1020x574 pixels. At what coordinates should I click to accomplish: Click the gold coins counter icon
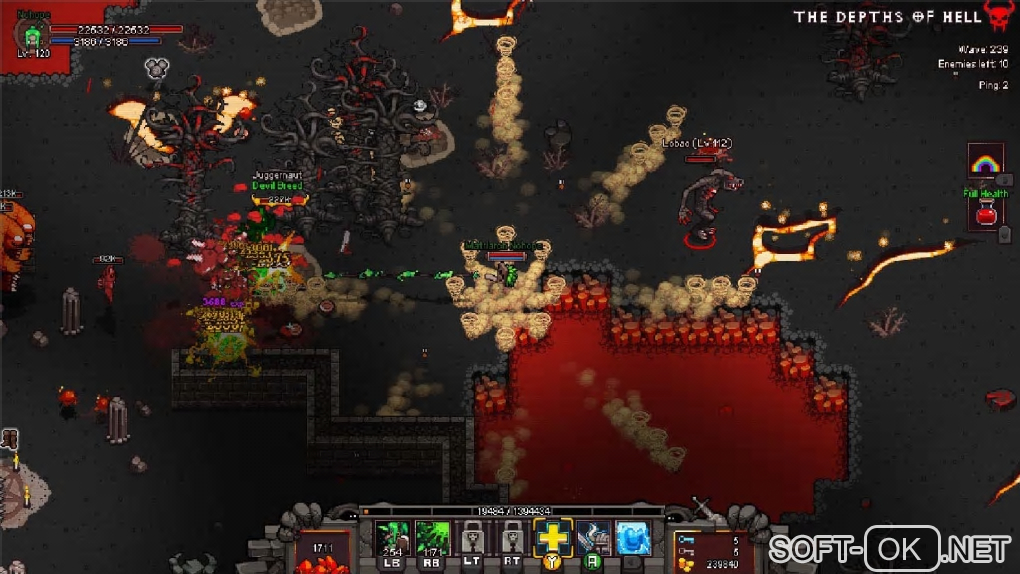pos(683,564)
